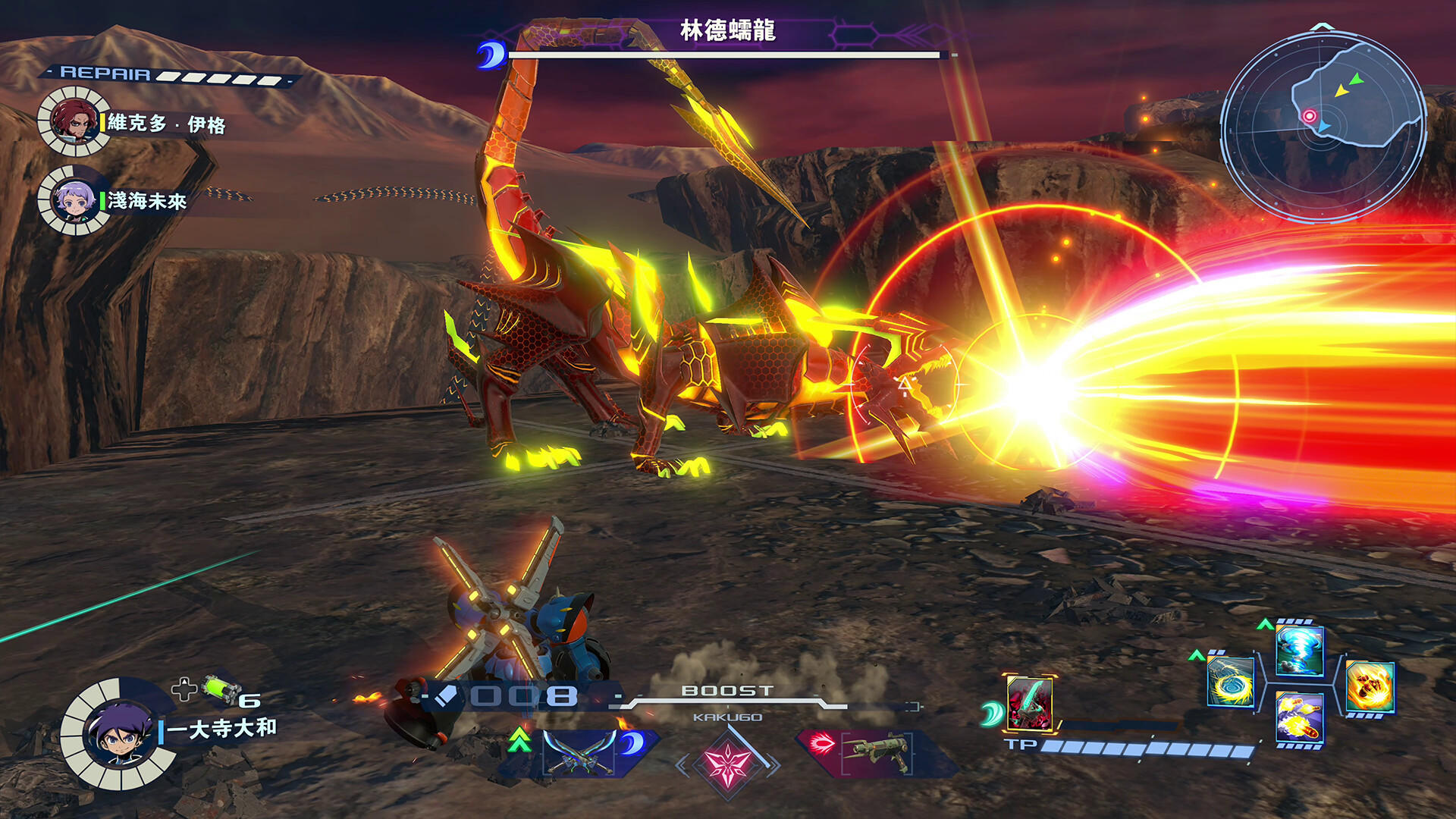Use the fiery punch skill
1456x819 pixels.
tap(1370, 686)
